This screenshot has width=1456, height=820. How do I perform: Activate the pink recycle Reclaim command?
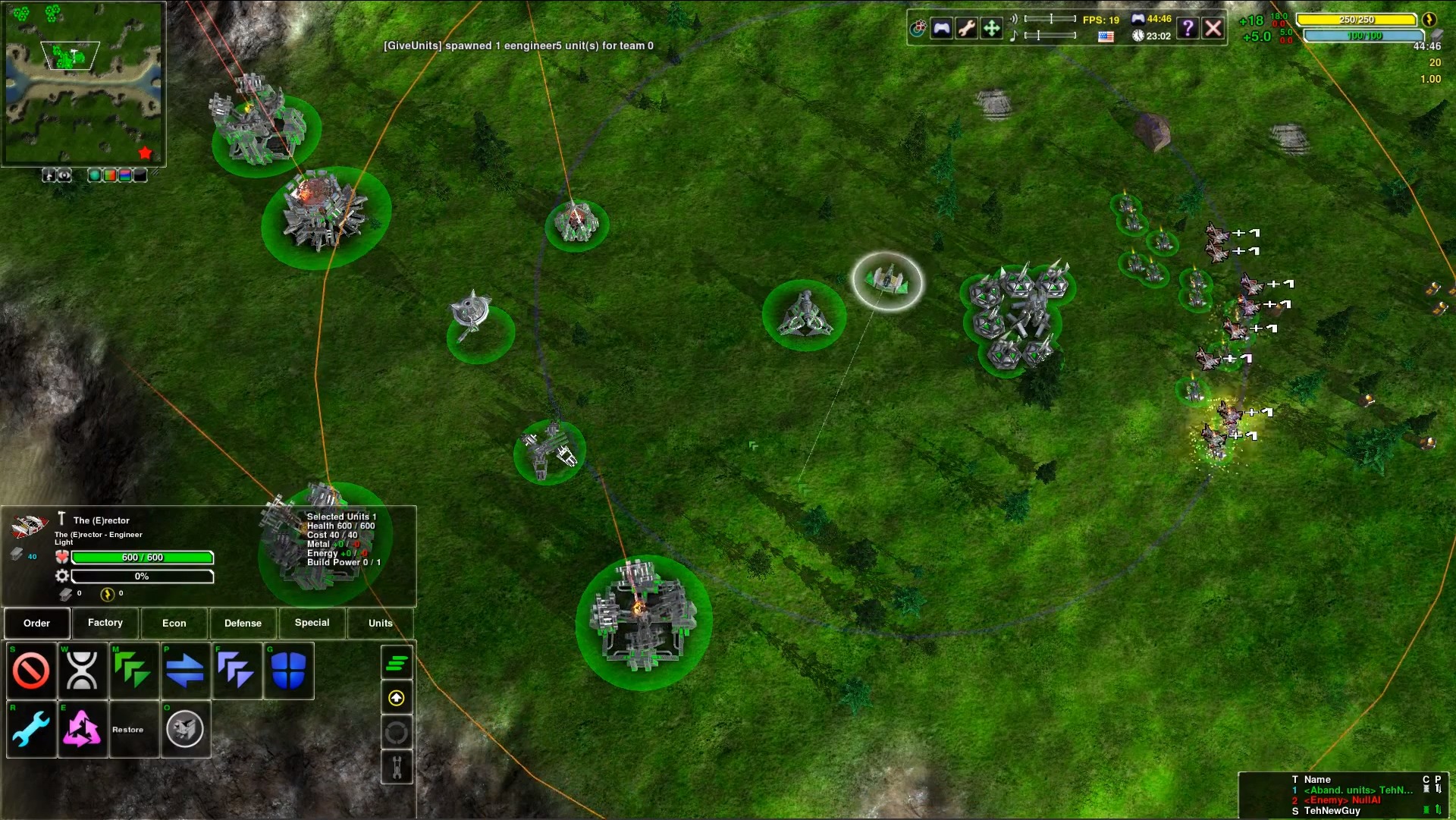(82, 730)
